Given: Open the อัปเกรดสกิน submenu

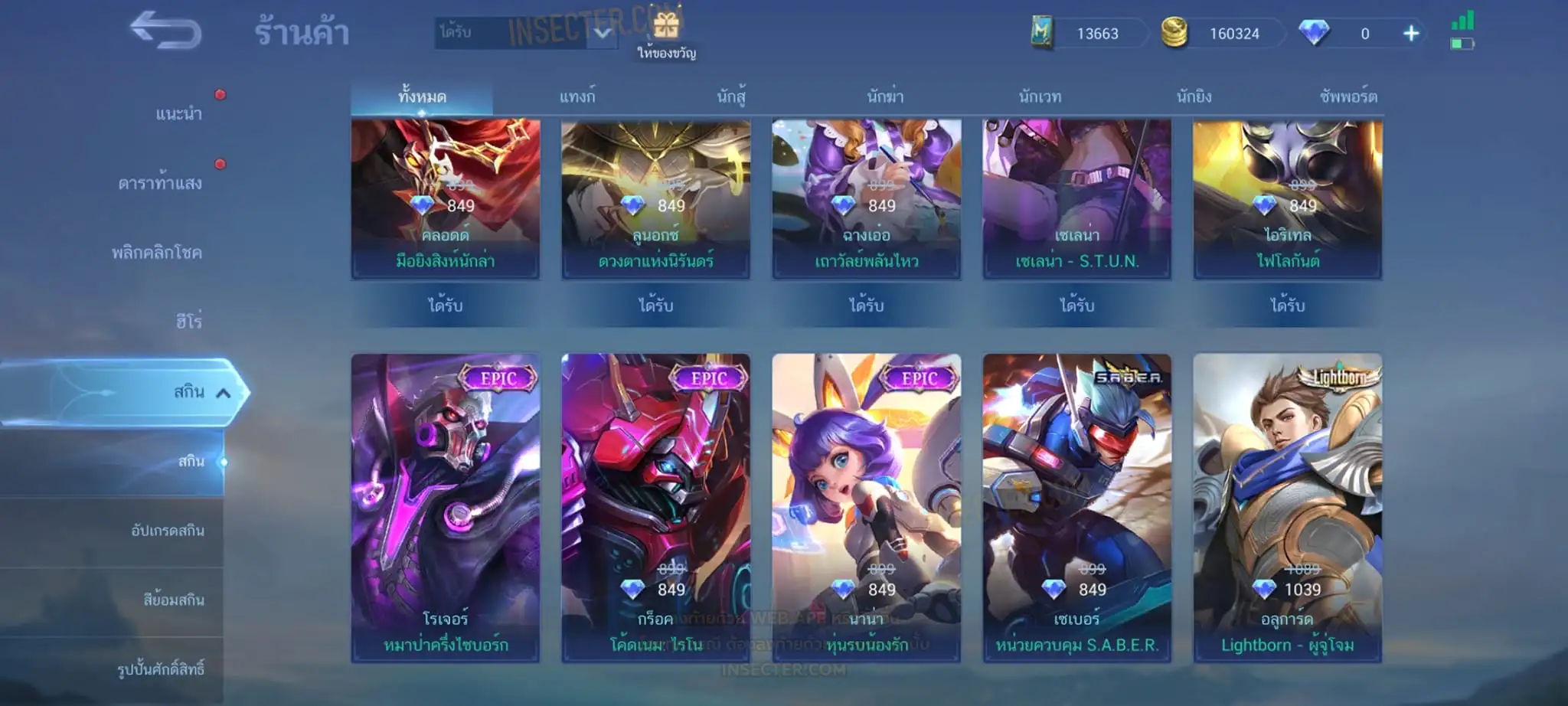Looking at the screenshot, I should click(168, 531).
